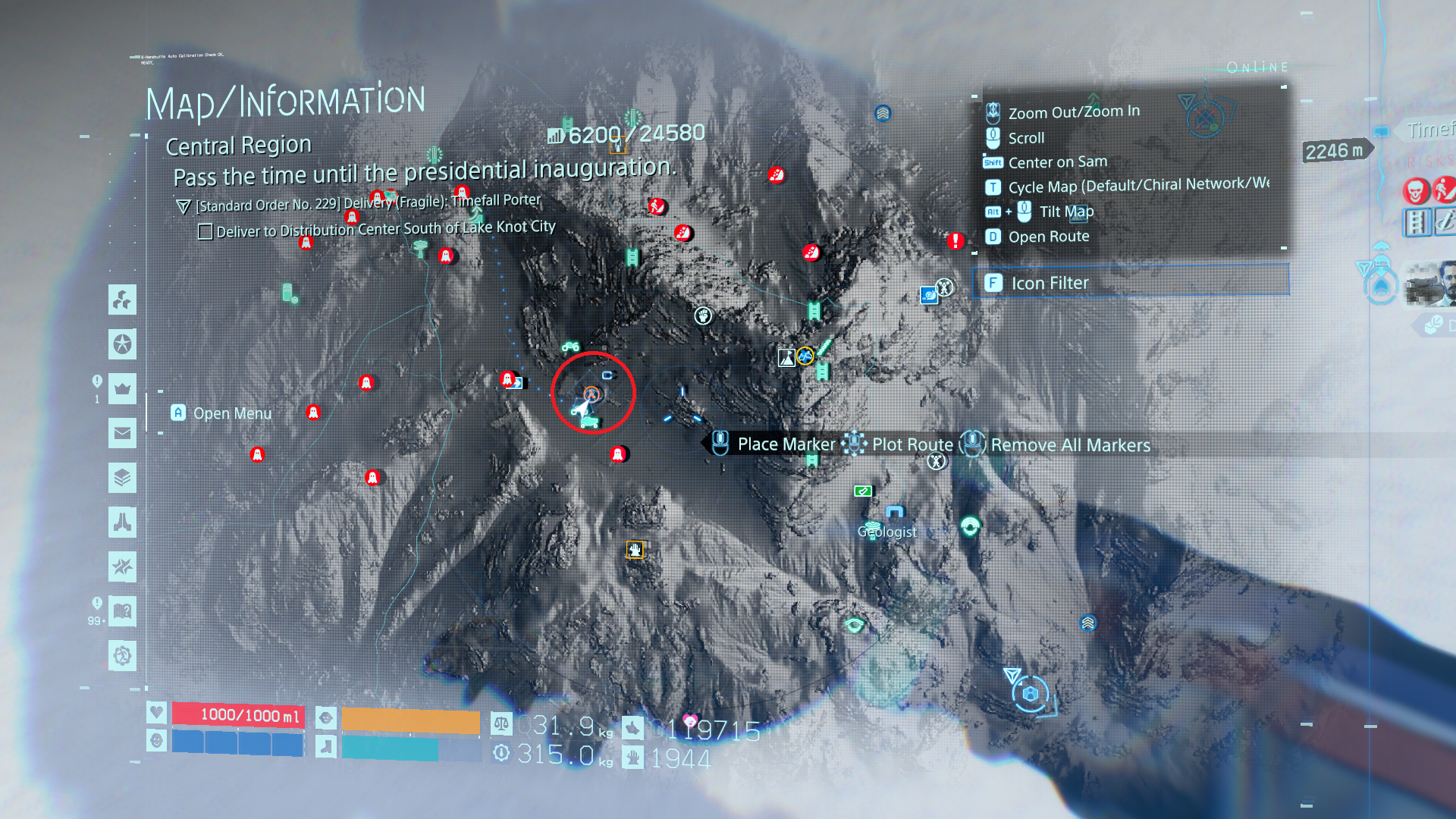Click the double-star sidebar icon

click(x=122, y=566)
